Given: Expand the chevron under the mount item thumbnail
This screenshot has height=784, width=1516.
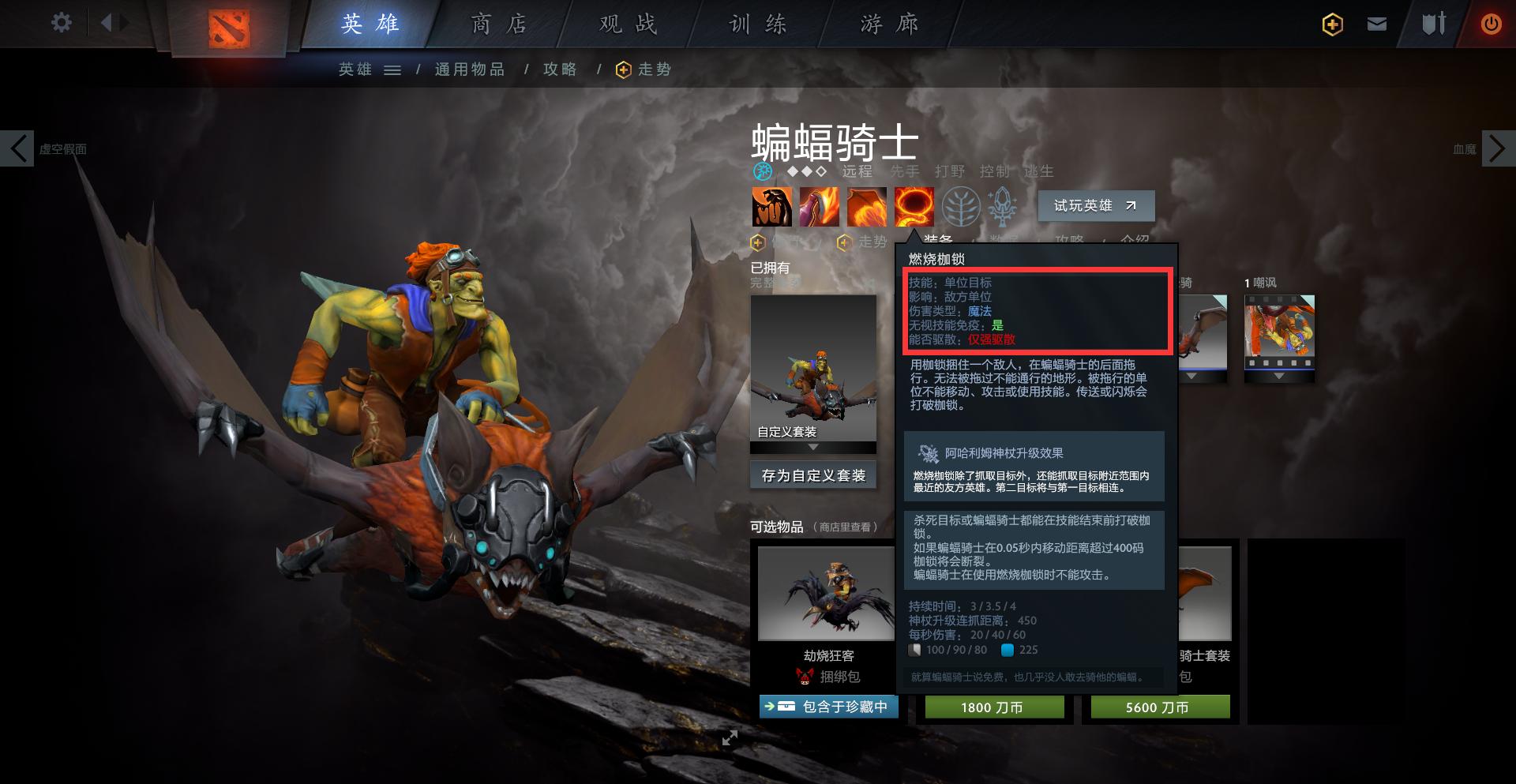Looking at the screenshot, I should pyautogui.click(x=1191, y=376).
